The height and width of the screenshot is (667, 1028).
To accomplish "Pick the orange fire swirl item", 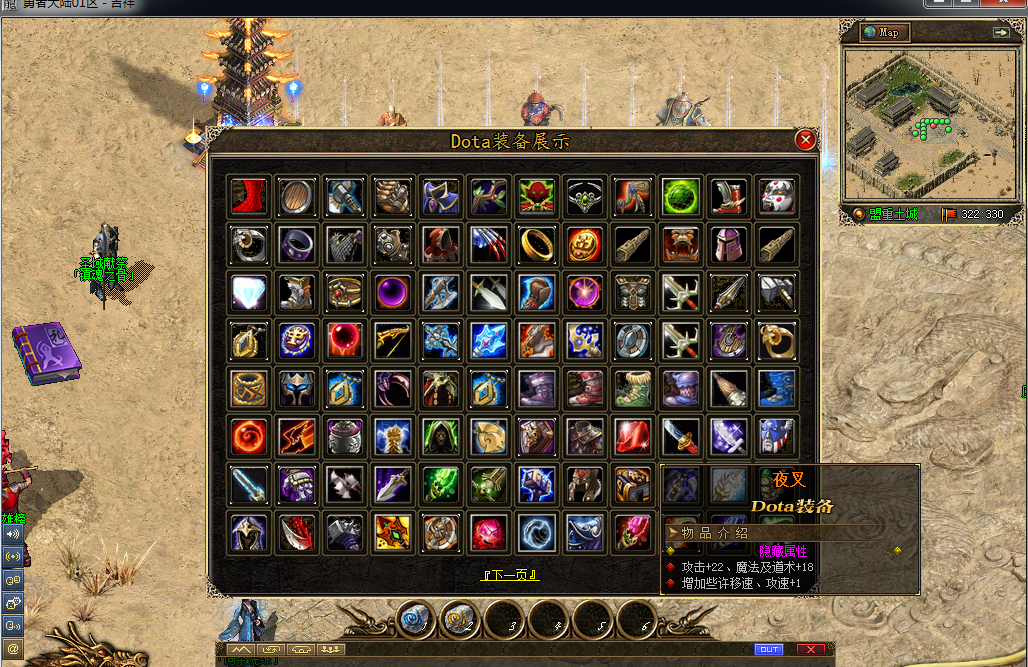I will [248, 436].
